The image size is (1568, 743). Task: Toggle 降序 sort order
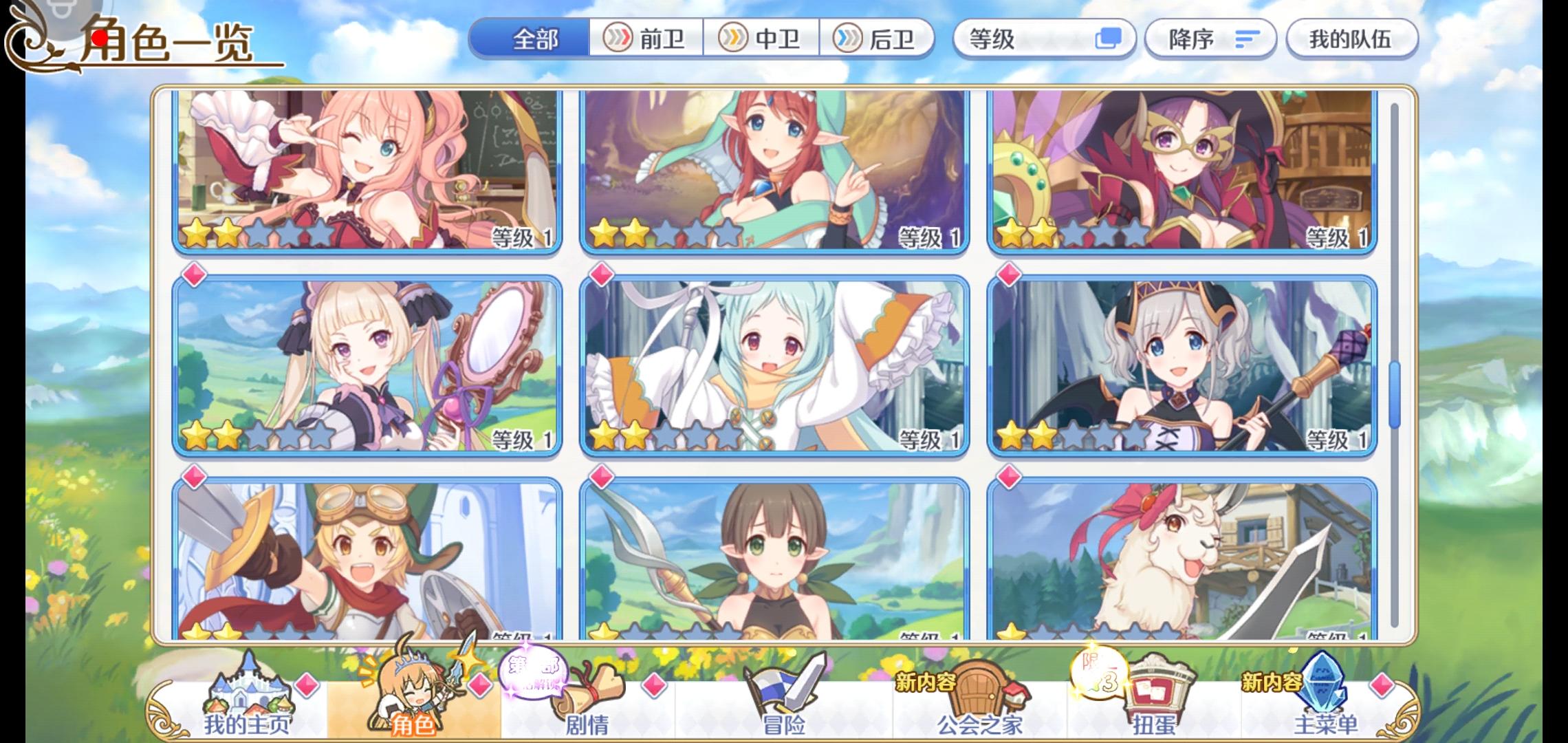[x=1210, y=39]
